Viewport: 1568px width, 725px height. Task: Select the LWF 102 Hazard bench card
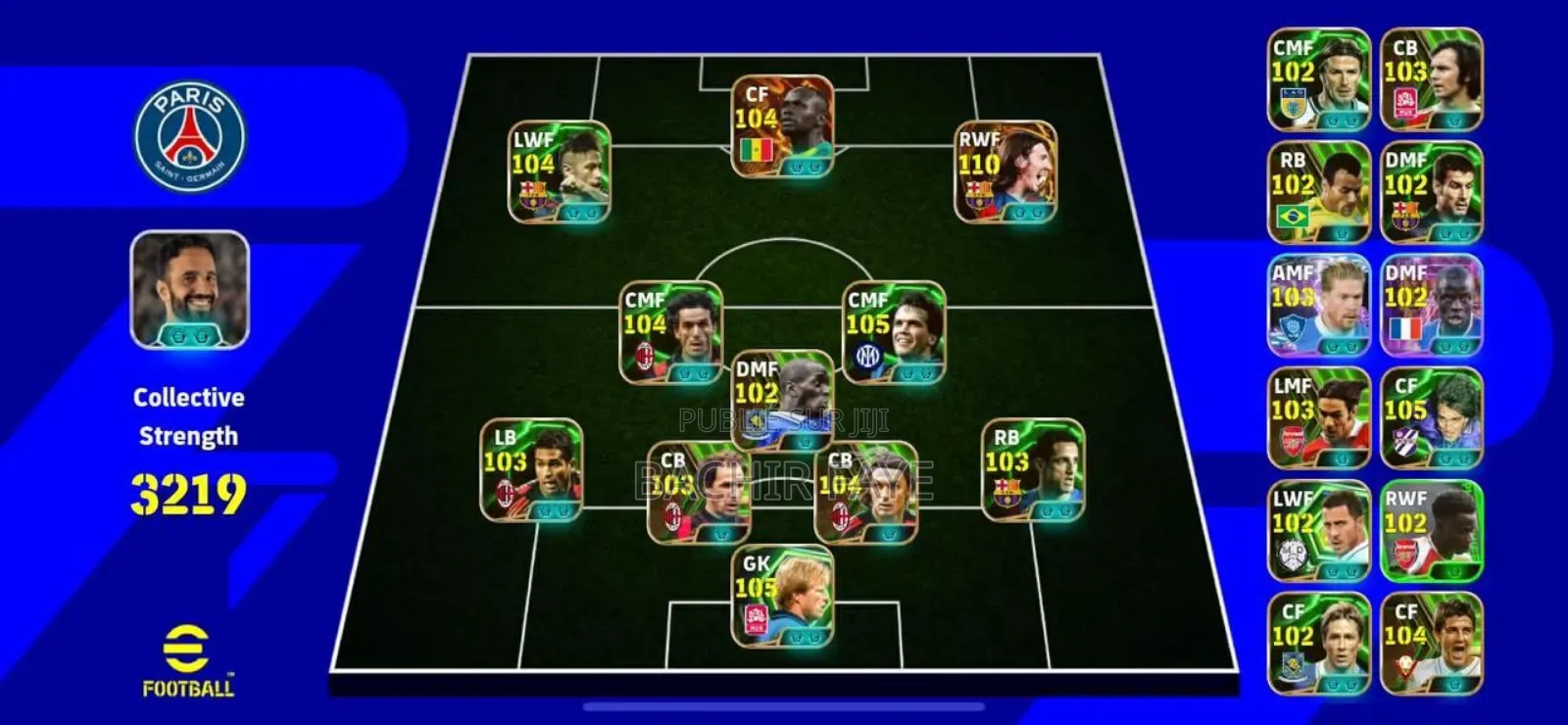pos(1318,534)
